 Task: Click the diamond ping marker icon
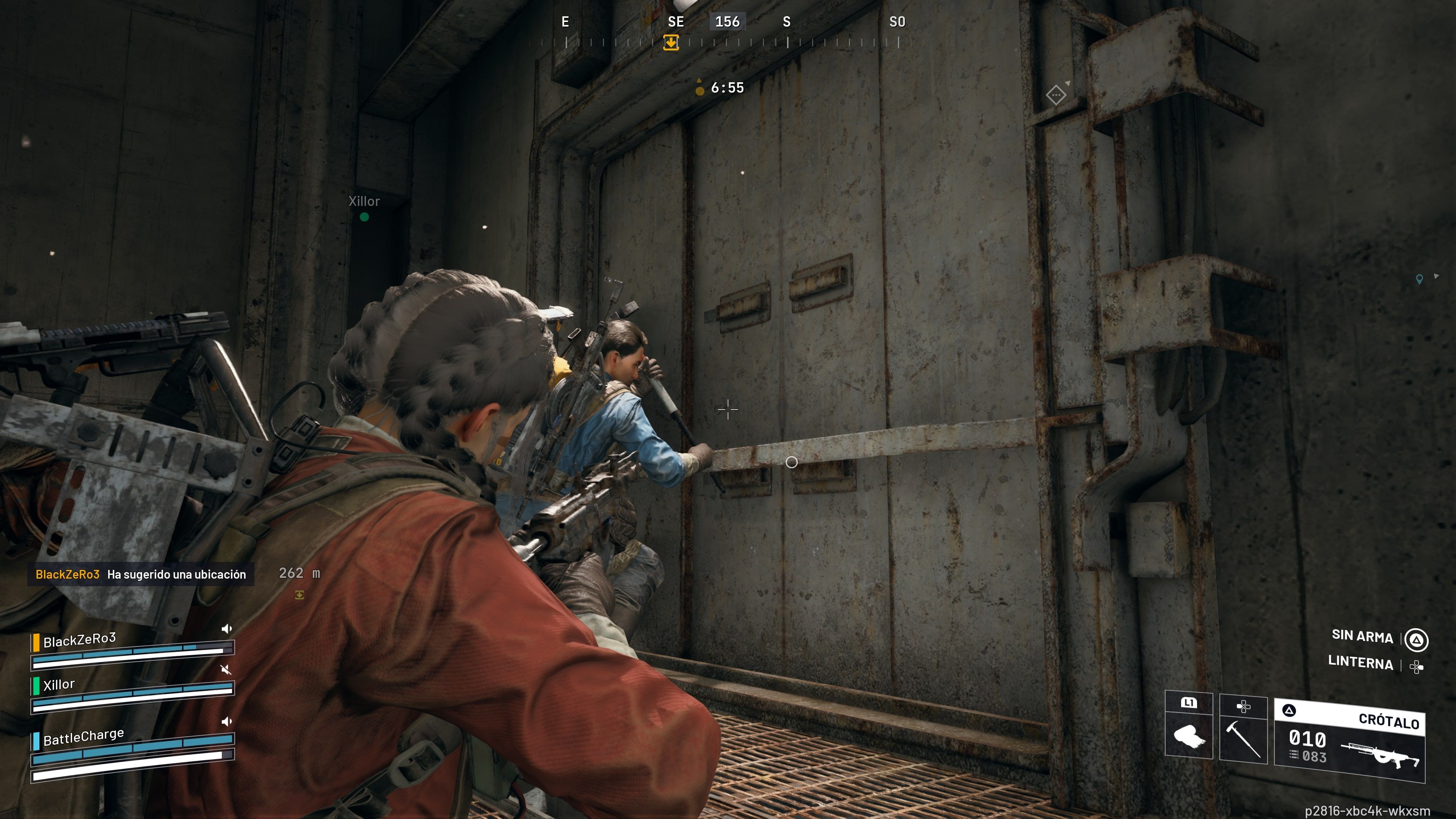(1055, 95)
